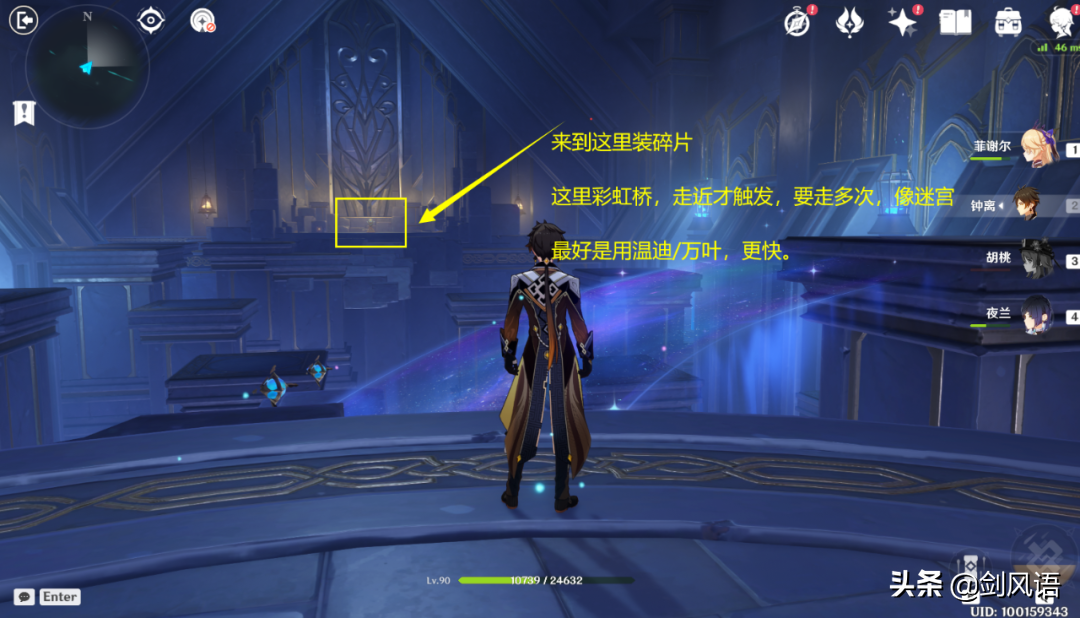Image resolution: width=1080 pixels, height=618 pixels.
Task: Switch to party member 胡桃
Action: [1034, 260]
